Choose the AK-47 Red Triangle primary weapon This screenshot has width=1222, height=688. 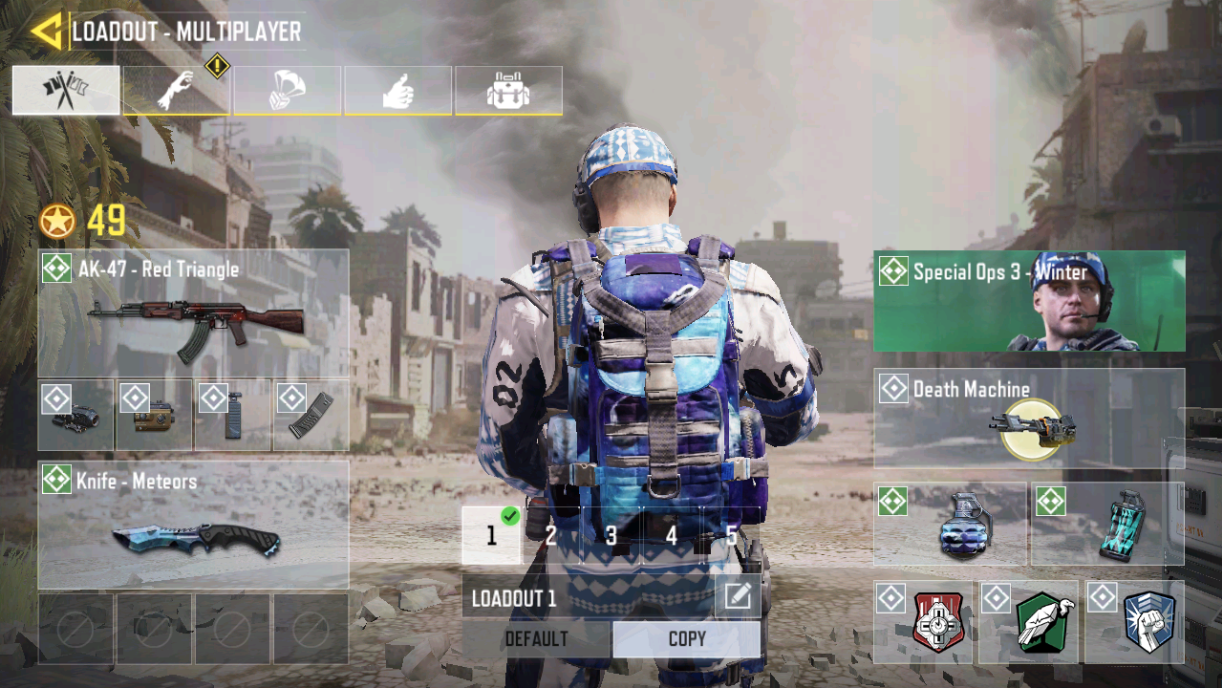click(193, 312)
